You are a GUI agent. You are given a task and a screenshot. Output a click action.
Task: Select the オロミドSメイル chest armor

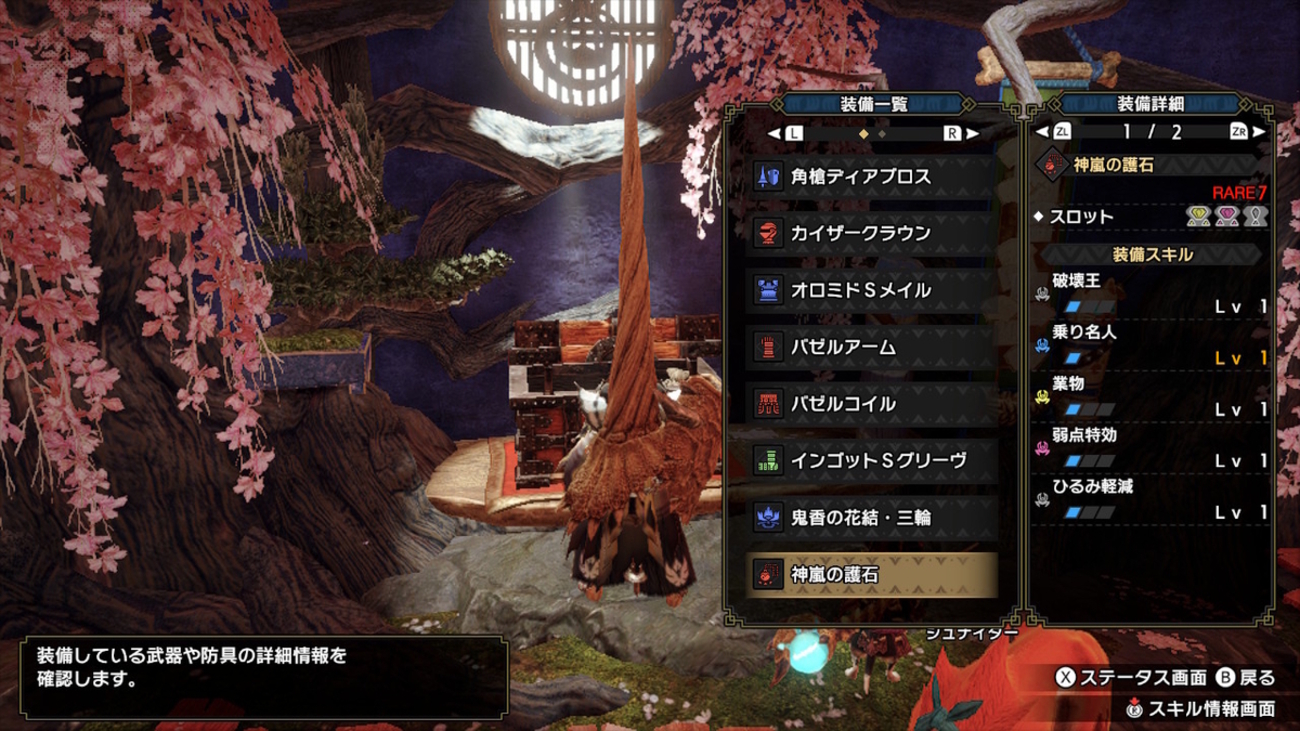pyautogui.click(x=871, y=291)
